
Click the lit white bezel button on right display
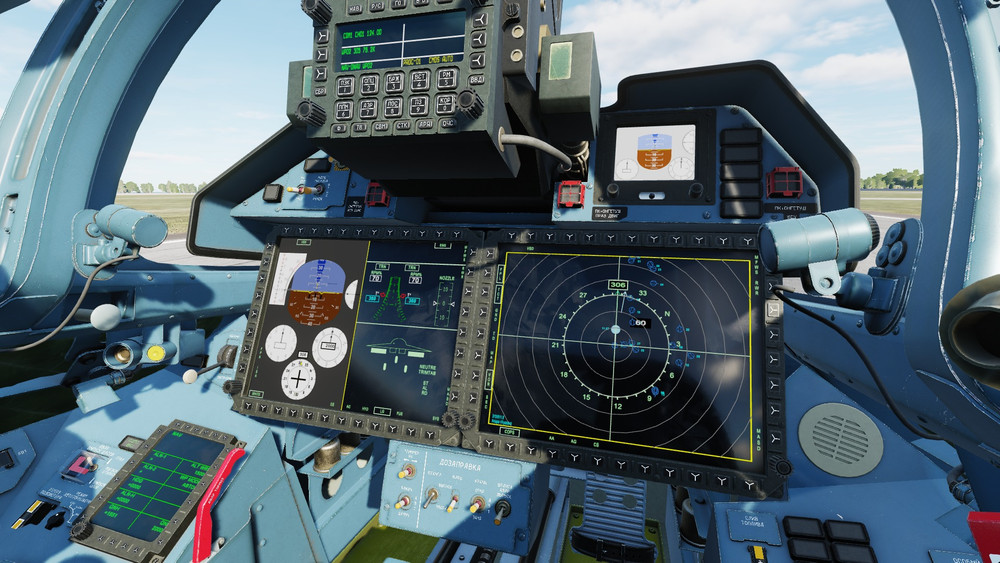[774, 311]
